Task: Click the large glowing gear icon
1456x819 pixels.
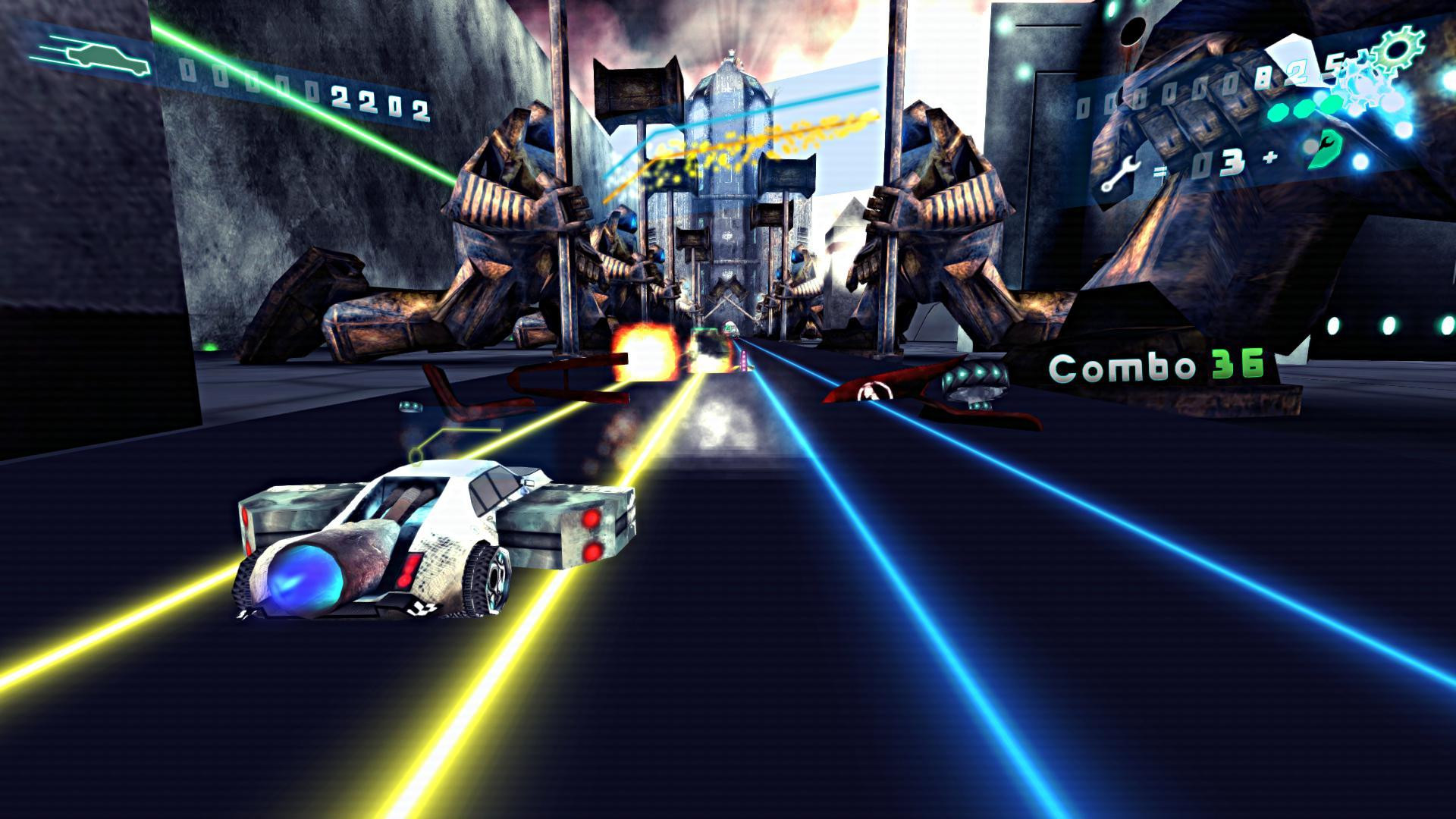Action: point(1397,49)
